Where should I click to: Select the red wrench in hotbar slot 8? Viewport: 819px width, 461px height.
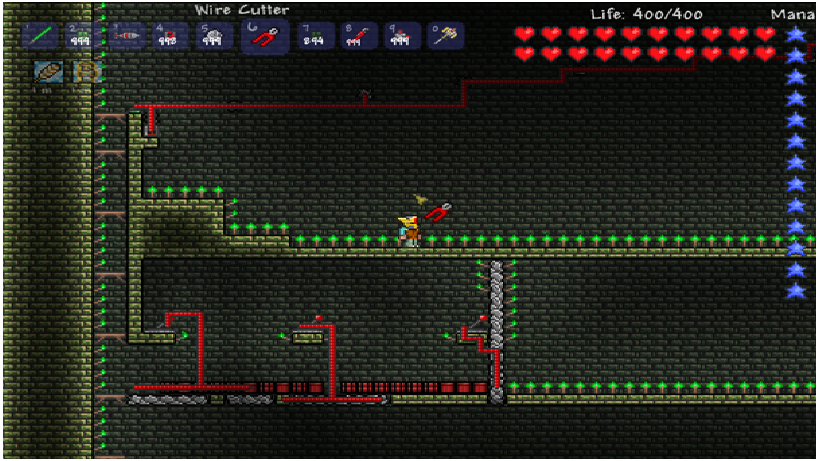[x=358, y=36]
